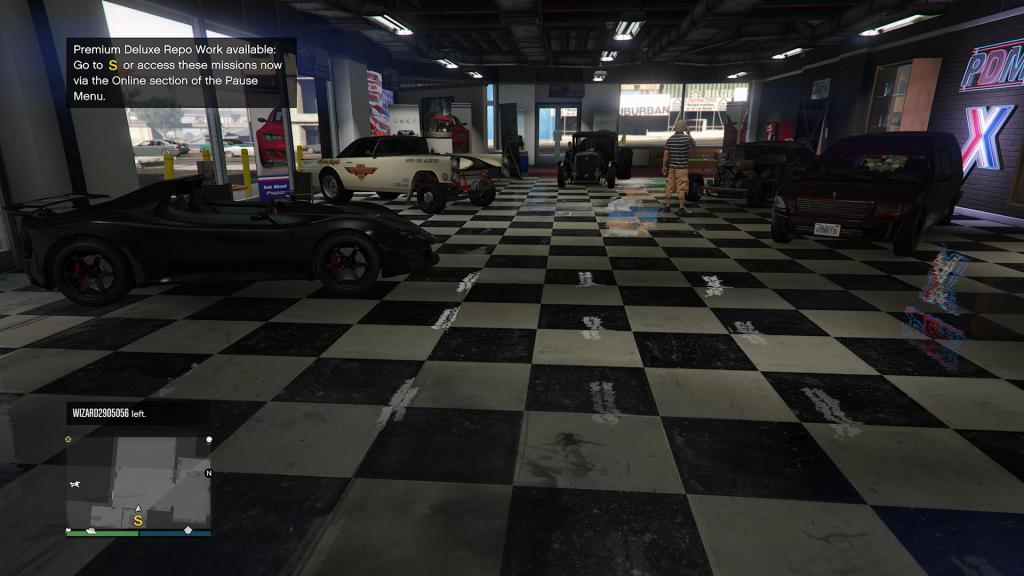The image size is (1024, 576).
Task: Click the yellow S blip on minimap
Action: [x=138, y=521]
